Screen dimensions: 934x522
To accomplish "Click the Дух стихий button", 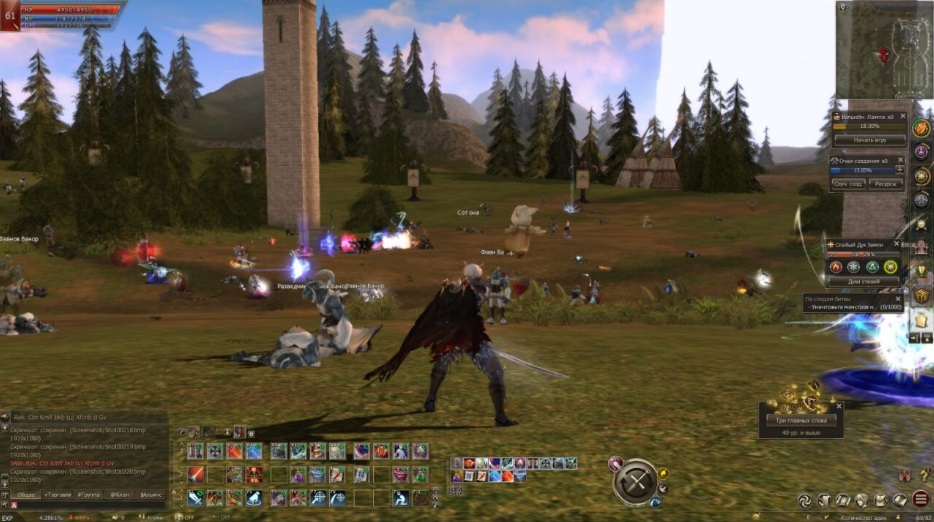I will (867, 281).
